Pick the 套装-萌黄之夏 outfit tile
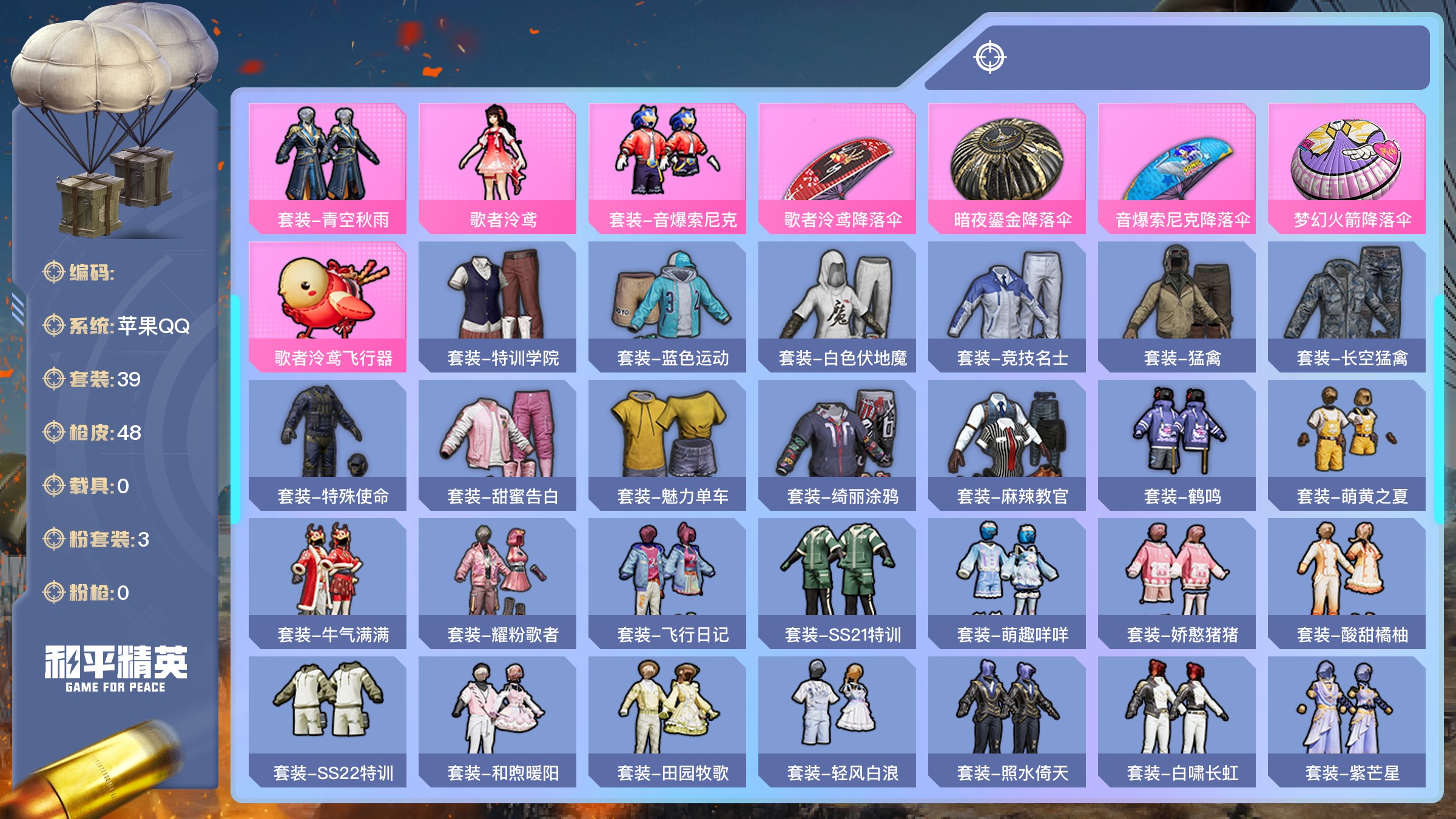This screenshot has height=819, width=1456. 1347,445
